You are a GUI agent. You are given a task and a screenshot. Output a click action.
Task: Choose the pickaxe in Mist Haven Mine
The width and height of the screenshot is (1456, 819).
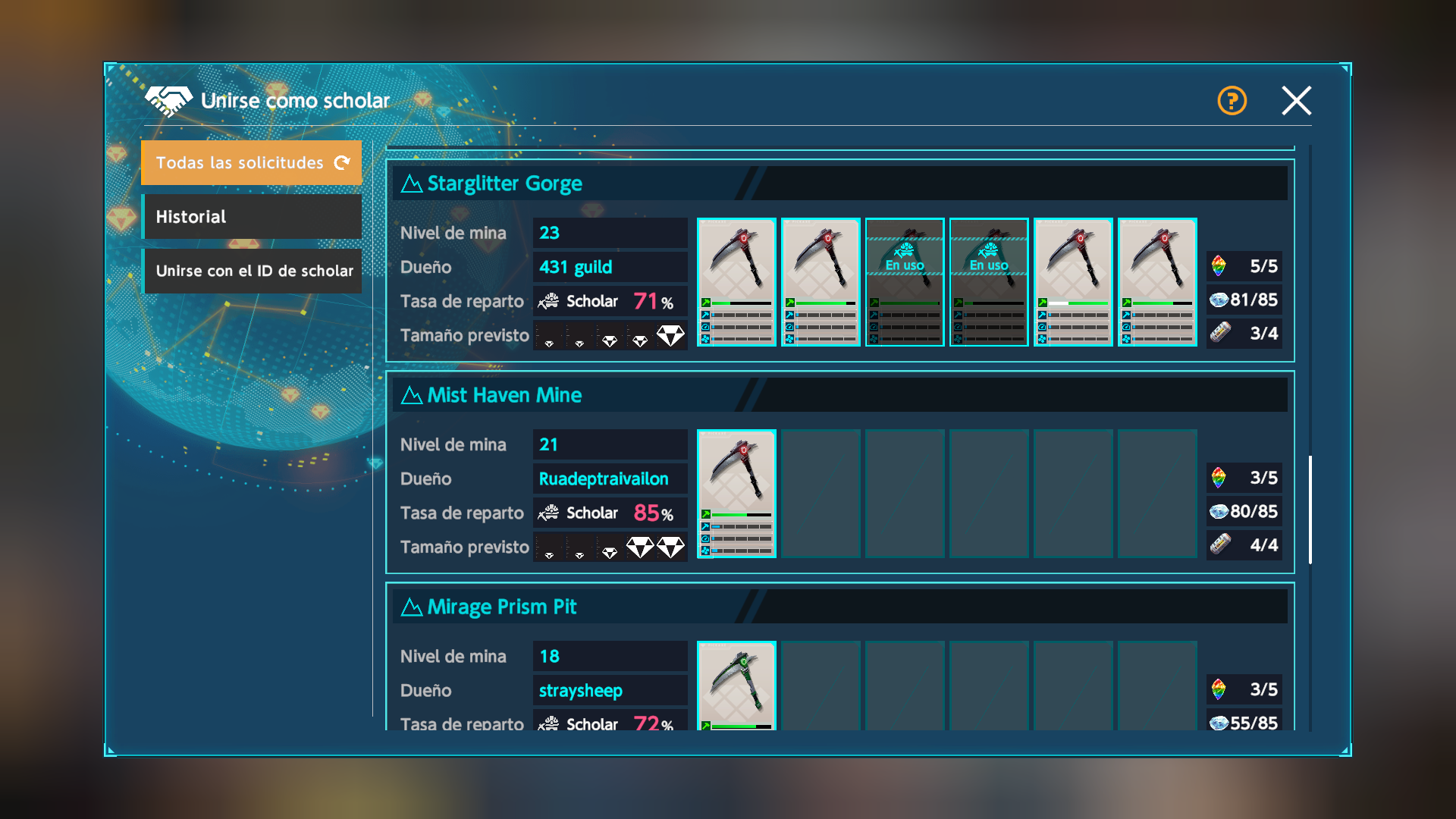point(736,493)
